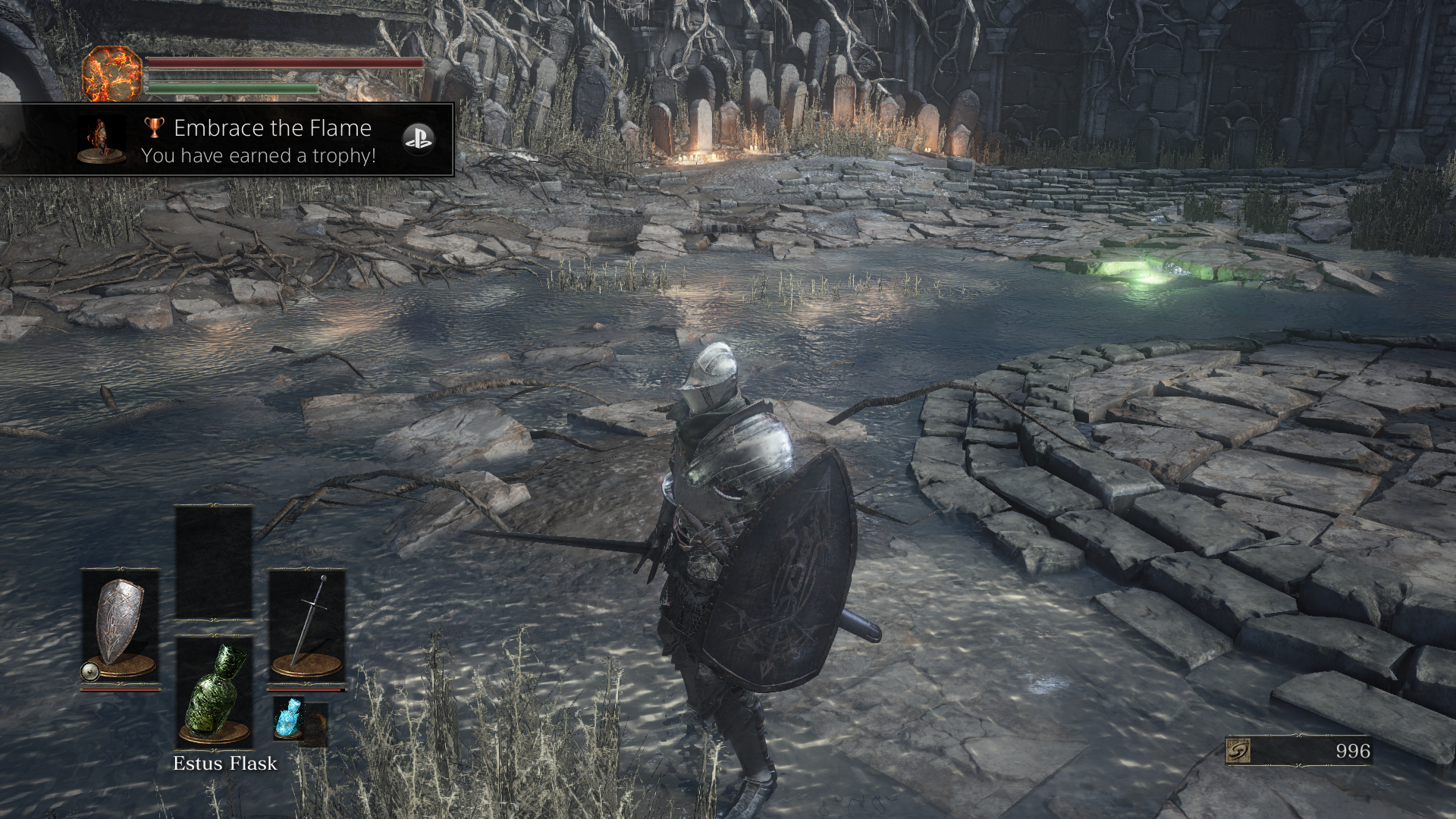Click the left-hand shield equipment slot

point(120,628)
